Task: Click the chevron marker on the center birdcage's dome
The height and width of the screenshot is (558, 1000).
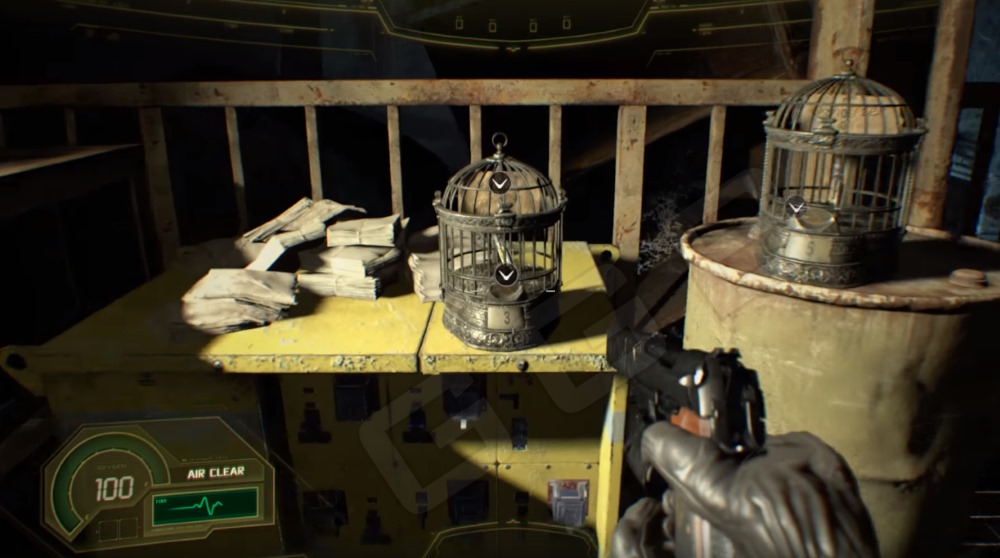Action: pos(499,182)
